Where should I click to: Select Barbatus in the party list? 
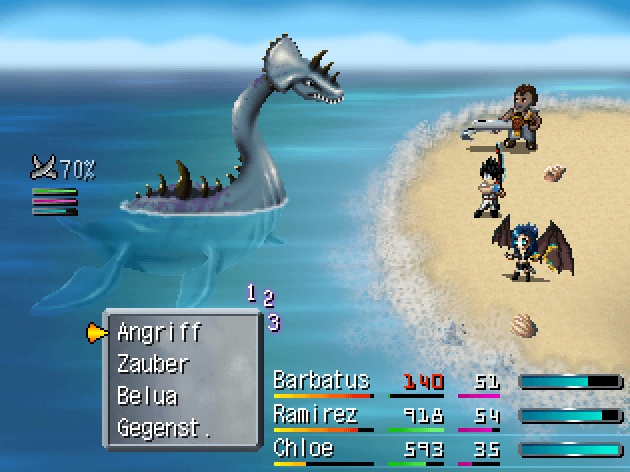point(321,381)
